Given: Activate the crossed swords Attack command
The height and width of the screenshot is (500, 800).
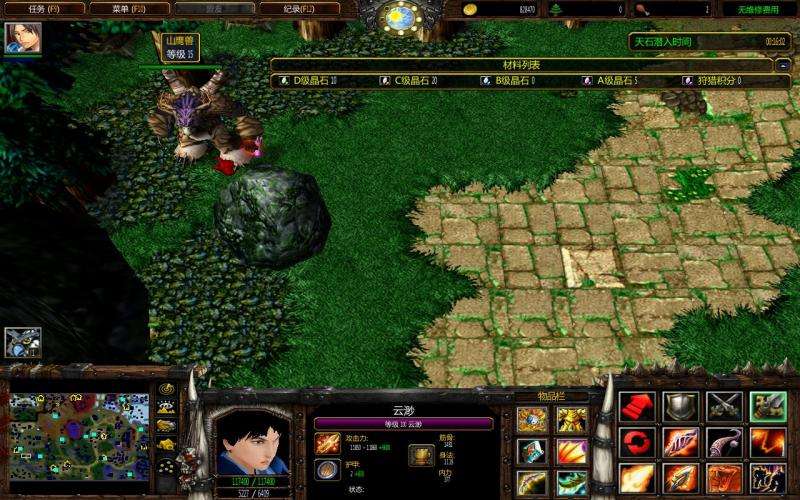Looking at the screenshot, I should click(x=724, y=406).
